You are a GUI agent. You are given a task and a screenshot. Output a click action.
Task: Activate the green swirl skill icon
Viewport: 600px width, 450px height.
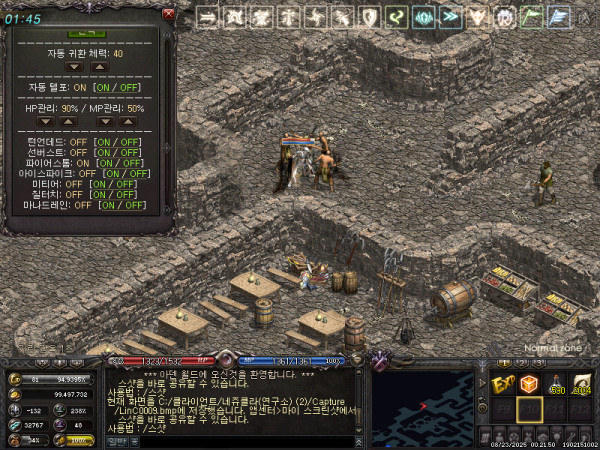coord(396,17)
